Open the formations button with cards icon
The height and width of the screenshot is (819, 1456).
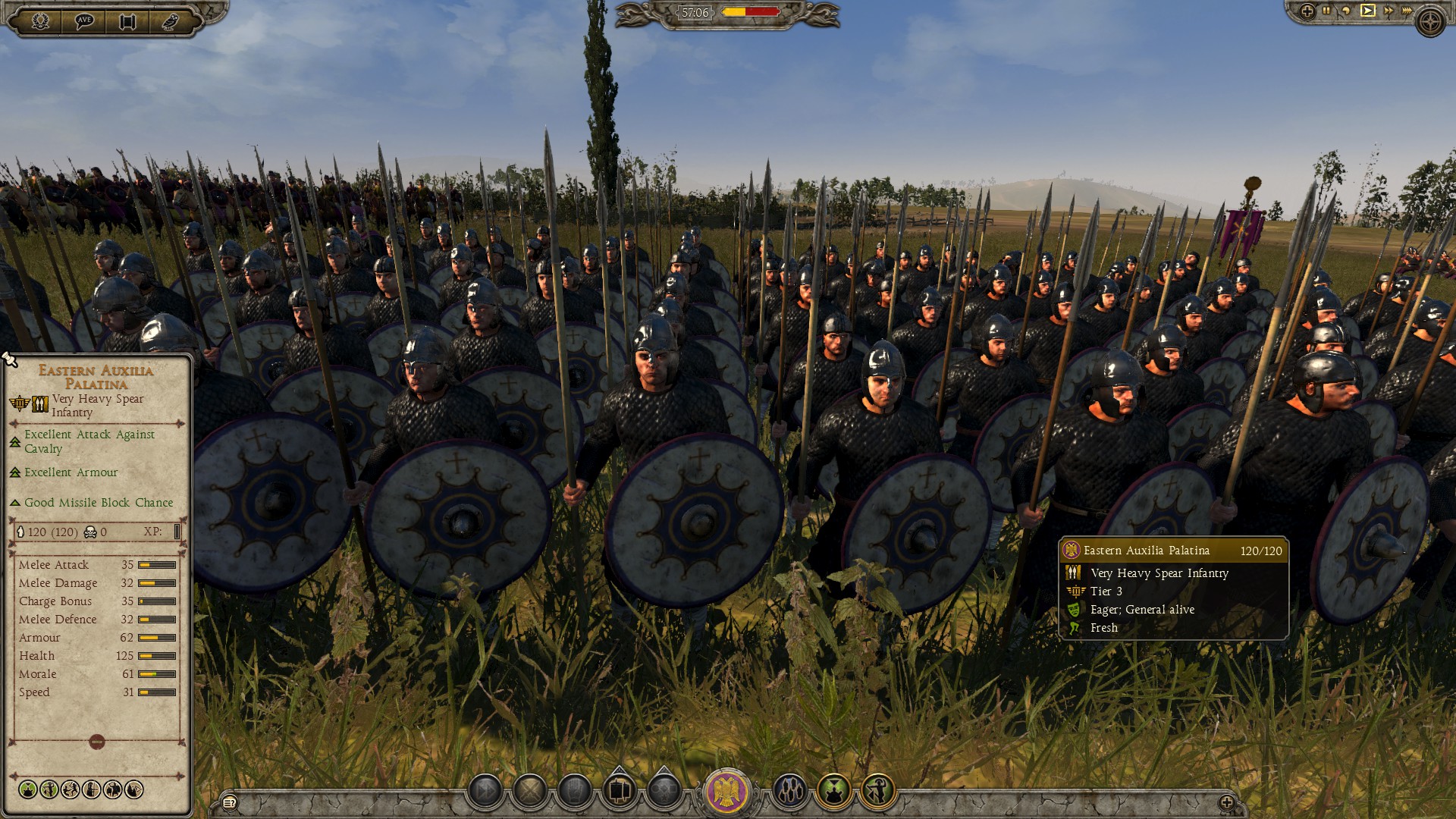point(620,792)
